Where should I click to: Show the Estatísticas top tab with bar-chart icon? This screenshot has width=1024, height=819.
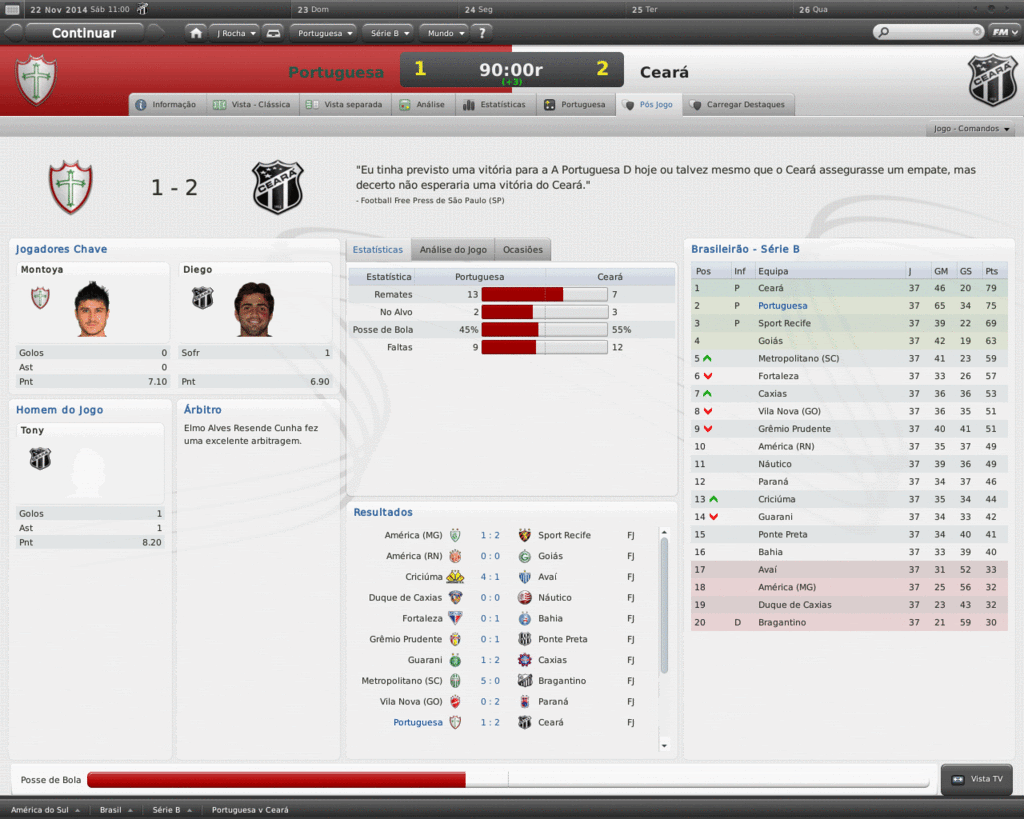pyautogui.click(x=494, y=105)
